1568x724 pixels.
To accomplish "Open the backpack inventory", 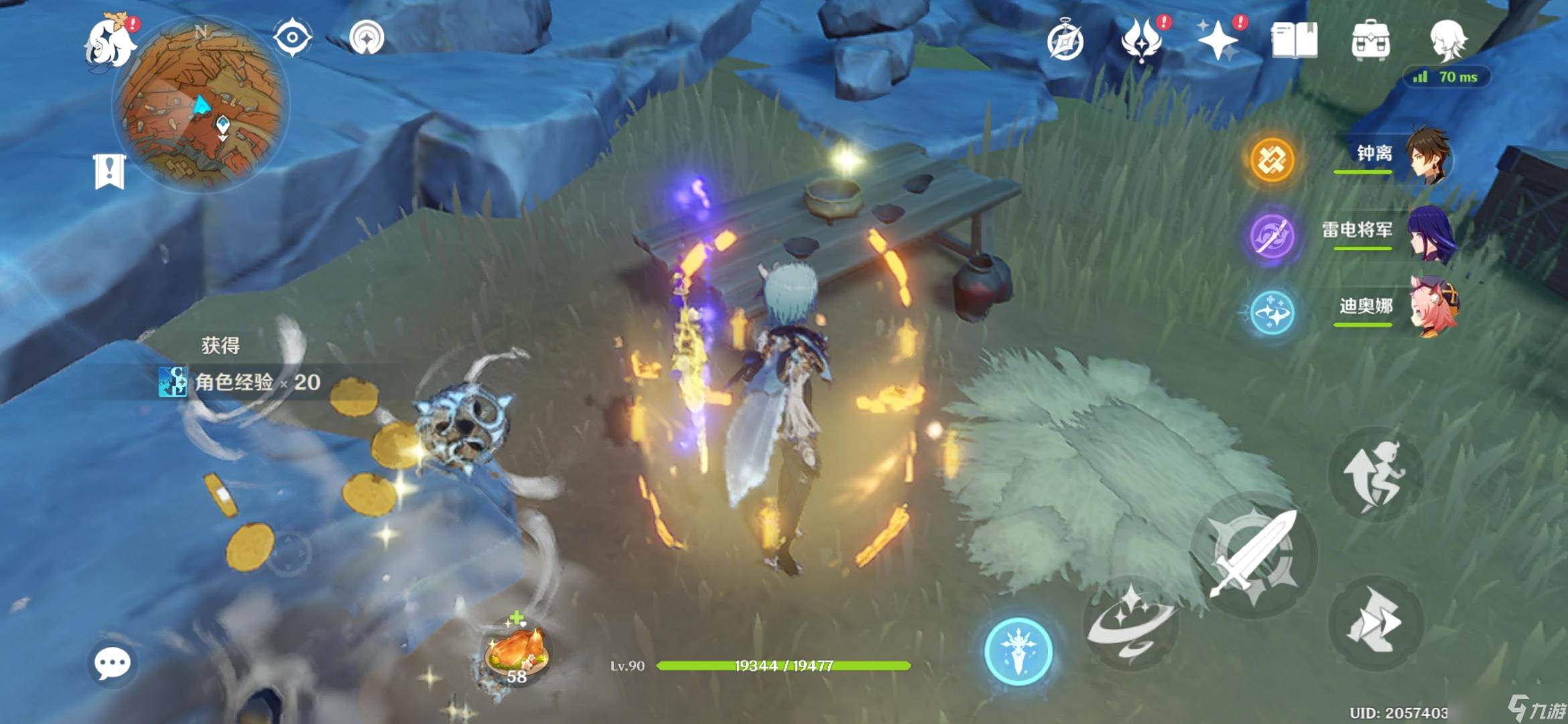I will click(x=1370, y=40).
